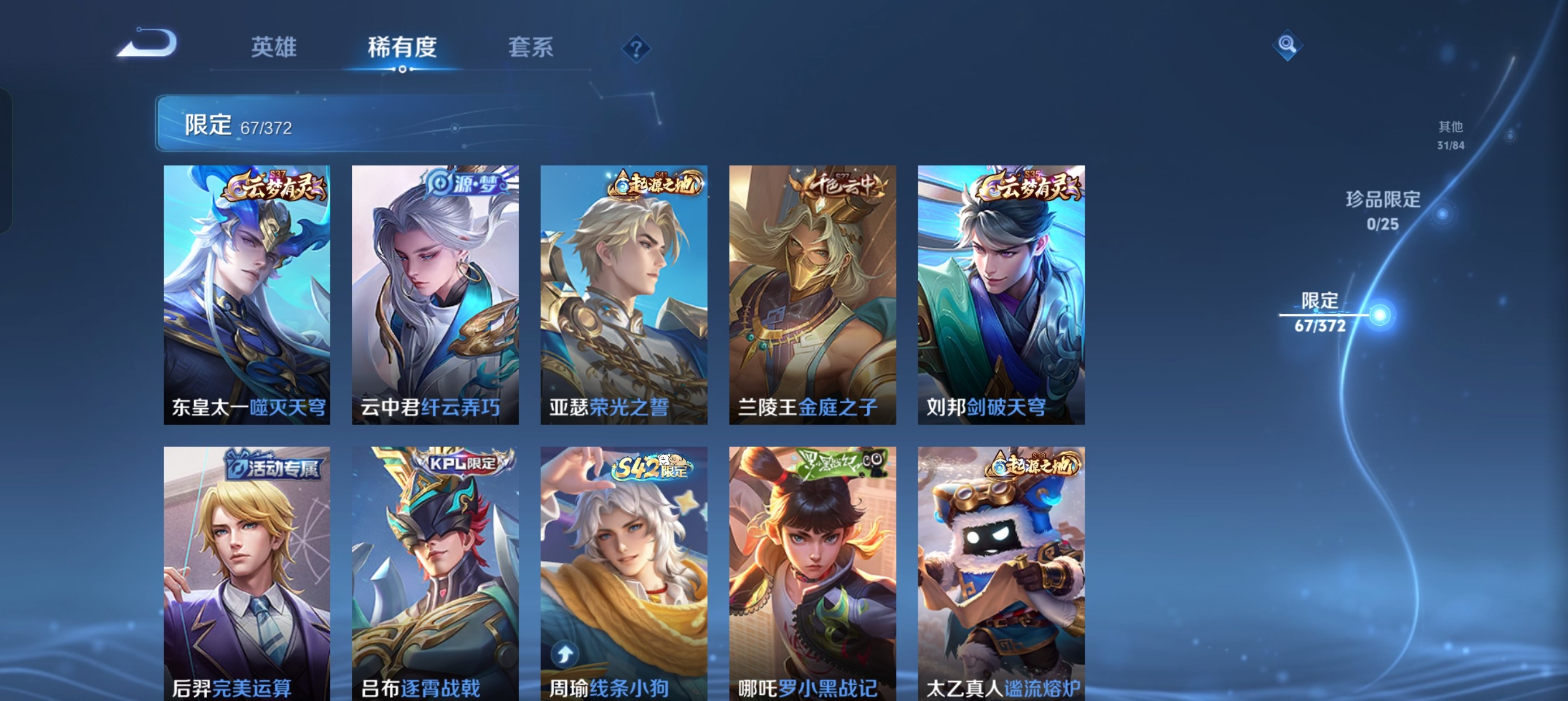Select the 稀有度 tab
The width and height of the screenshot is (1568, 701).
pos(402,47)
